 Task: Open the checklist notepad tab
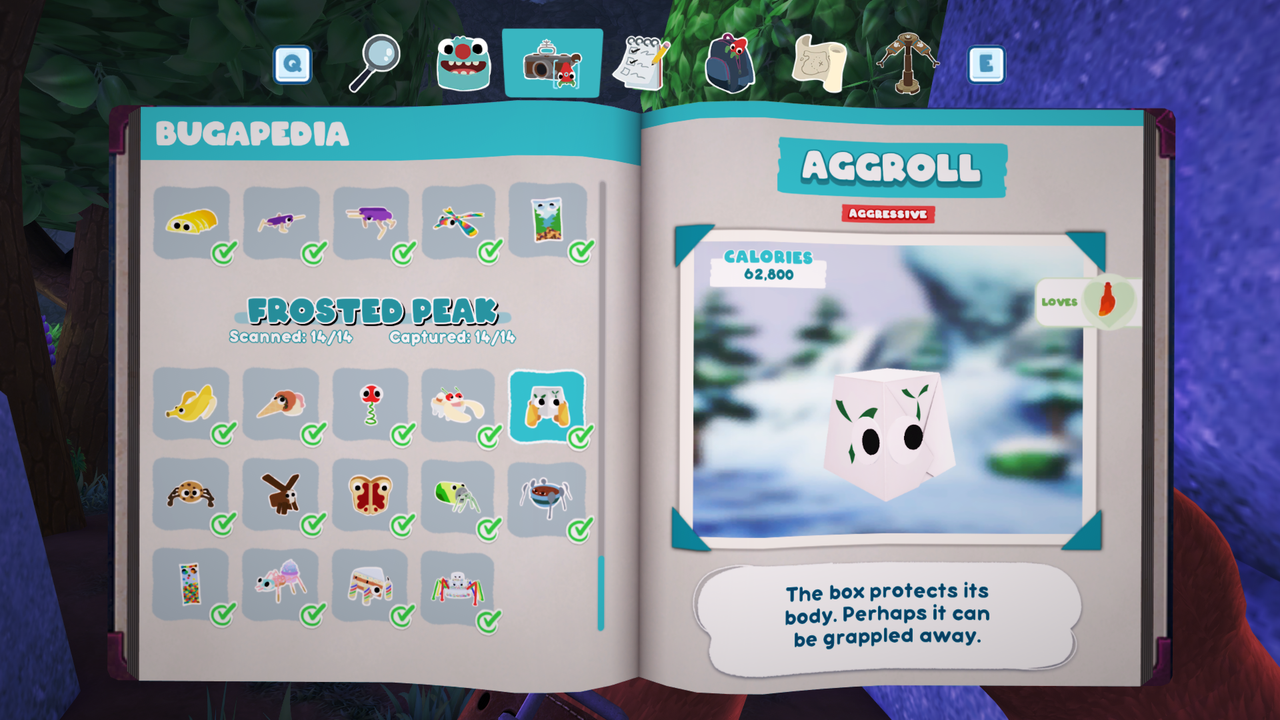[x=640, y=63]
